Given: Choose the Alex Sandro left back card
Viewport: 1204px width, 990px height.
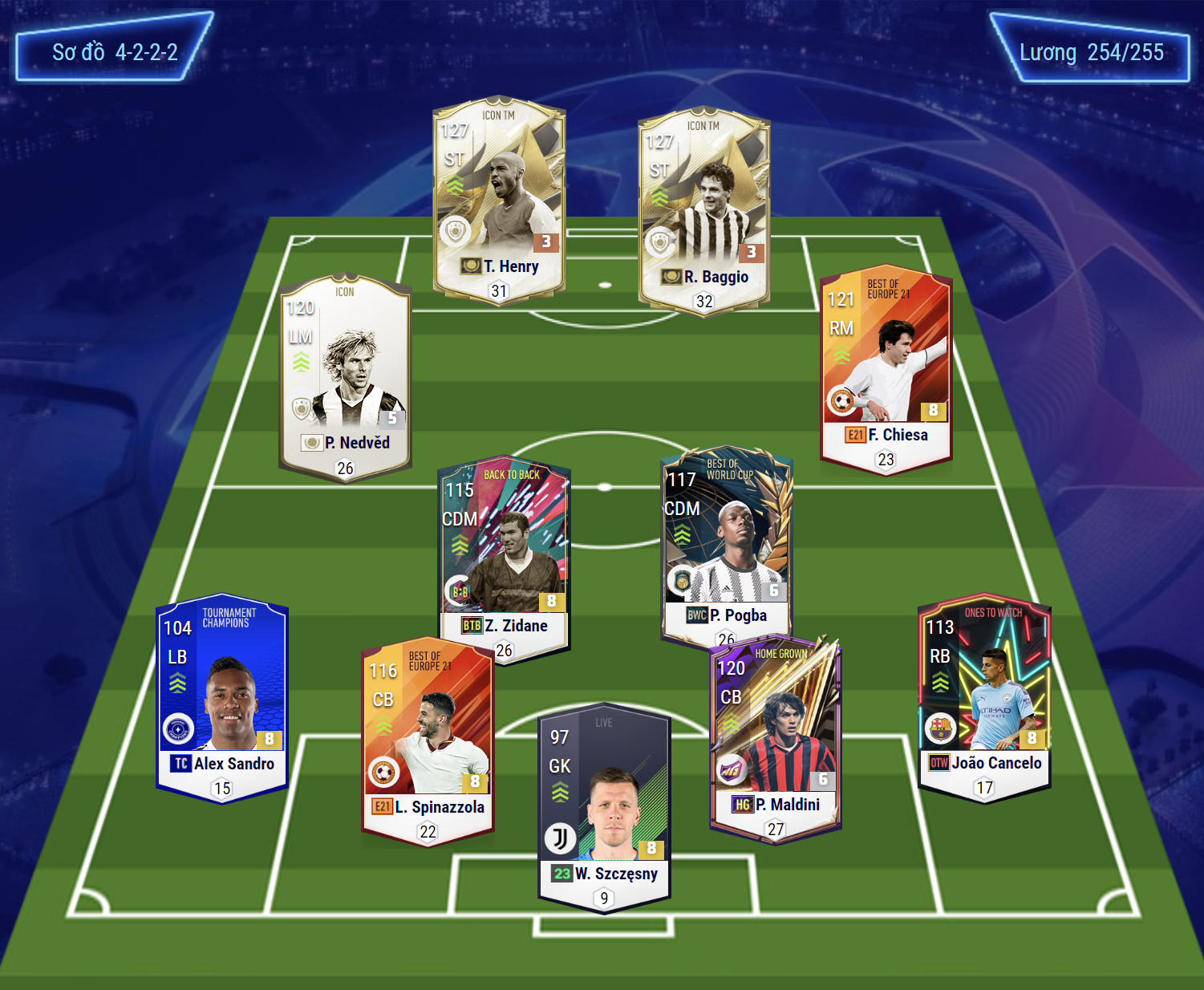Looking at the screenshot, I should click(x=222, y=698).
